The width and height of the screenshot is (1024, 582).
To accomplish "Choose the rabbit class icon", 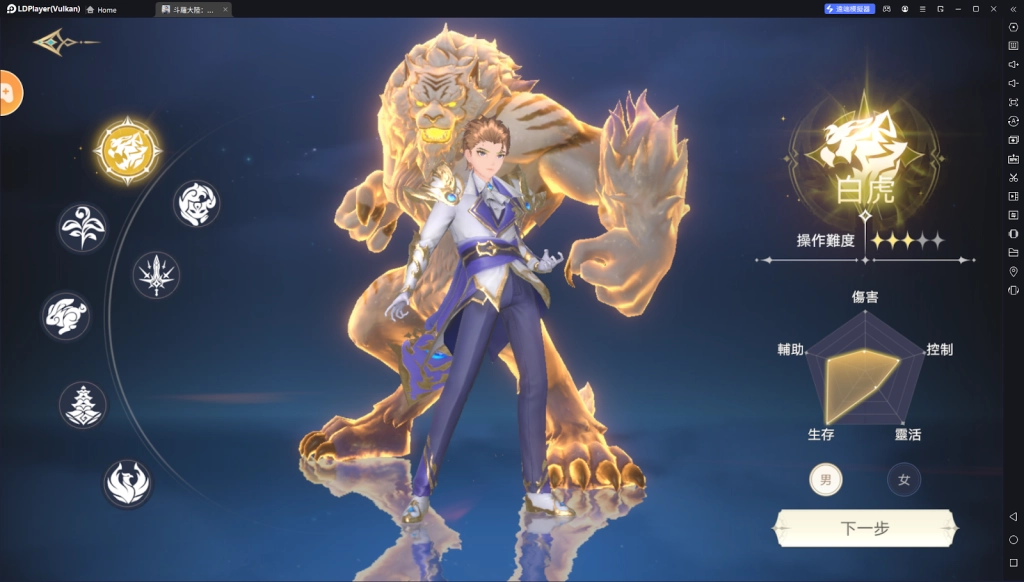I will coord(66,315).
